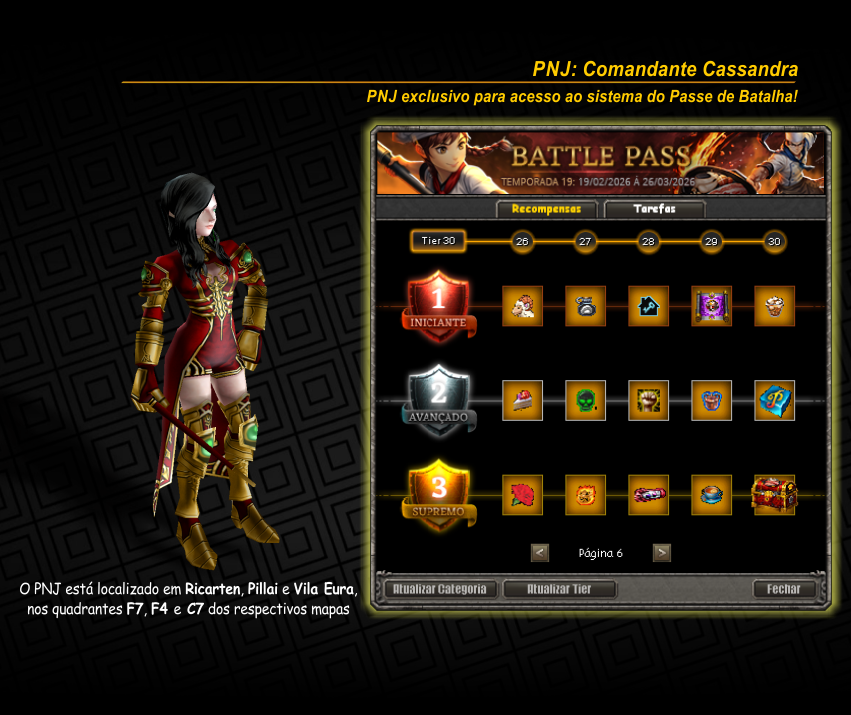The width and height of the screenshot is (851, 715).
Task: Open the Recompensas tab
Action: (x=546, y=209)
